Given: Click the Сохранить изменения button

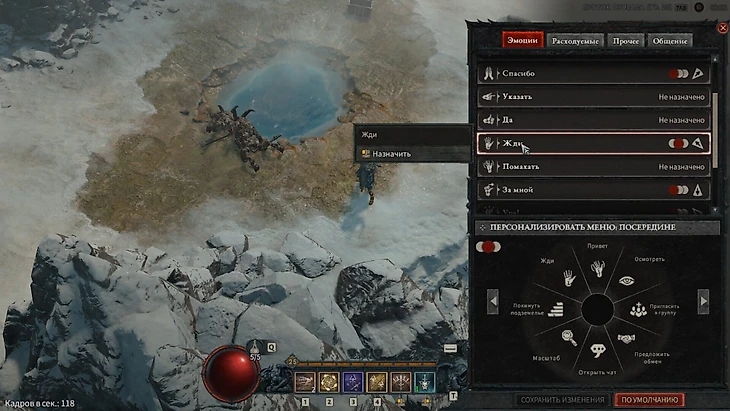Looking at the screenshot, I should (563, 400).
